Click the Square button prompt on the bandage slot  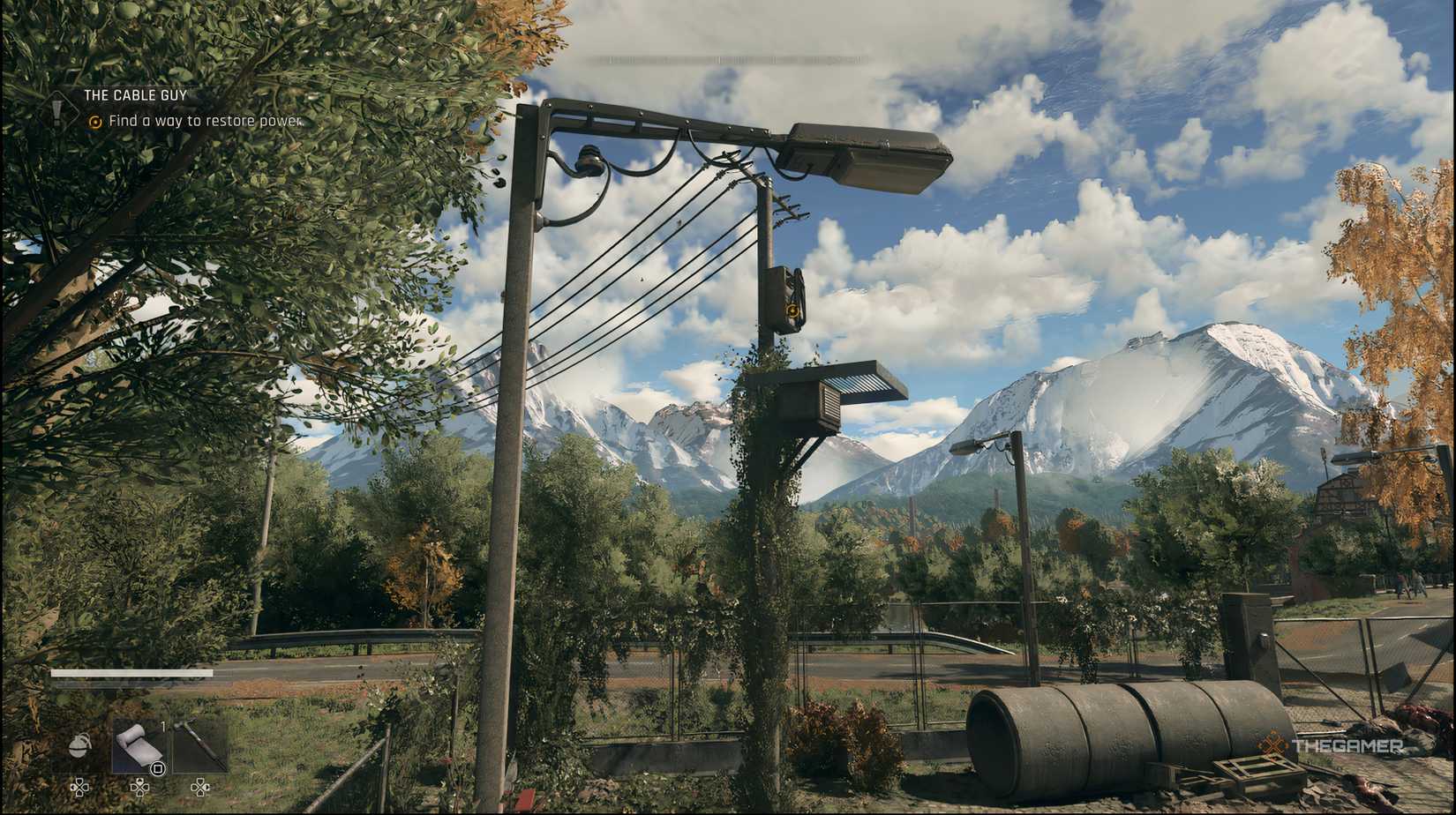coord(158,769)
